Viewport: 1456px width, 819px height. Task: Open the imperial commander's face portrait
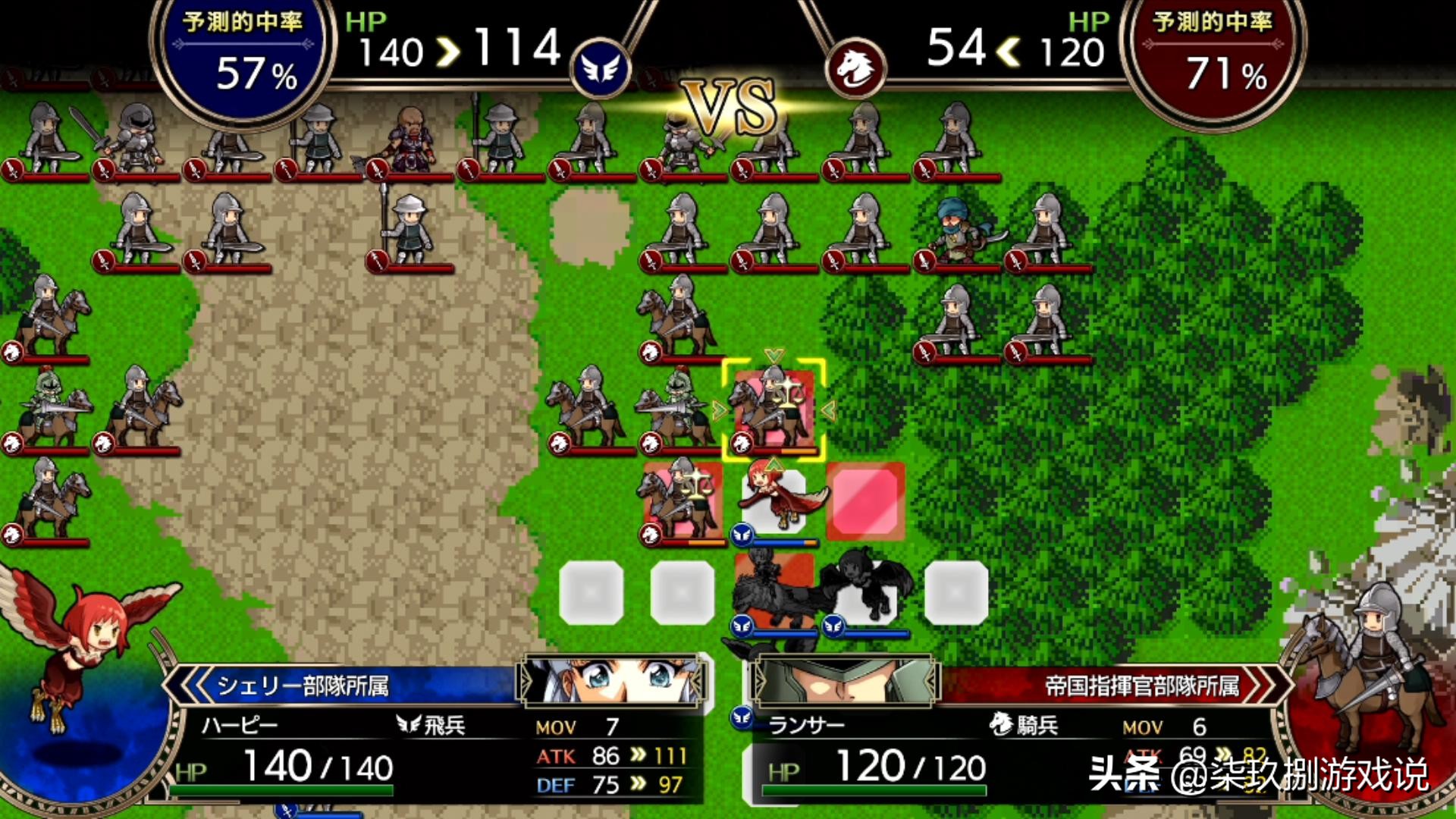843,680
